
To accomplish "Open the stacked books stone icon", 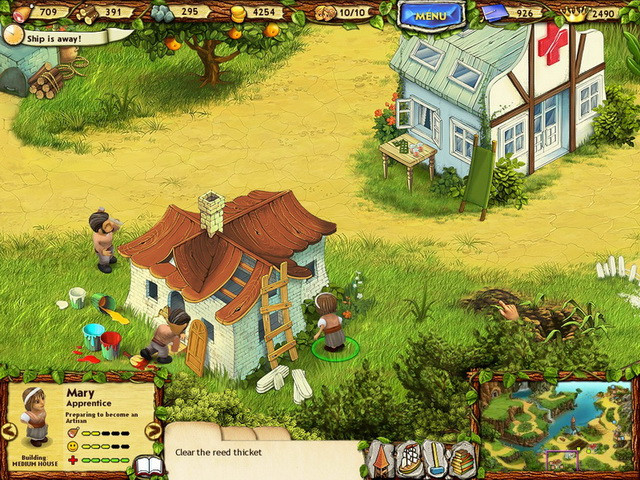I will (461, 460).
